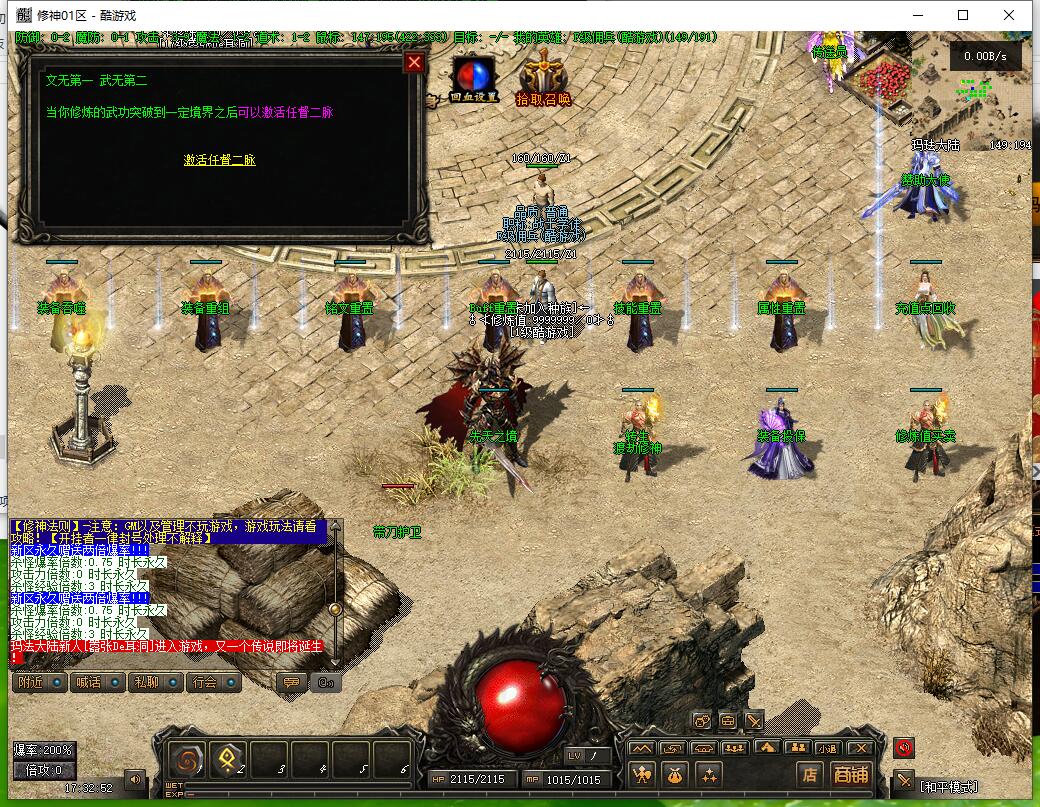
Task: Toggle the speaker button beside the hotbar
Action: click(133, 777)
